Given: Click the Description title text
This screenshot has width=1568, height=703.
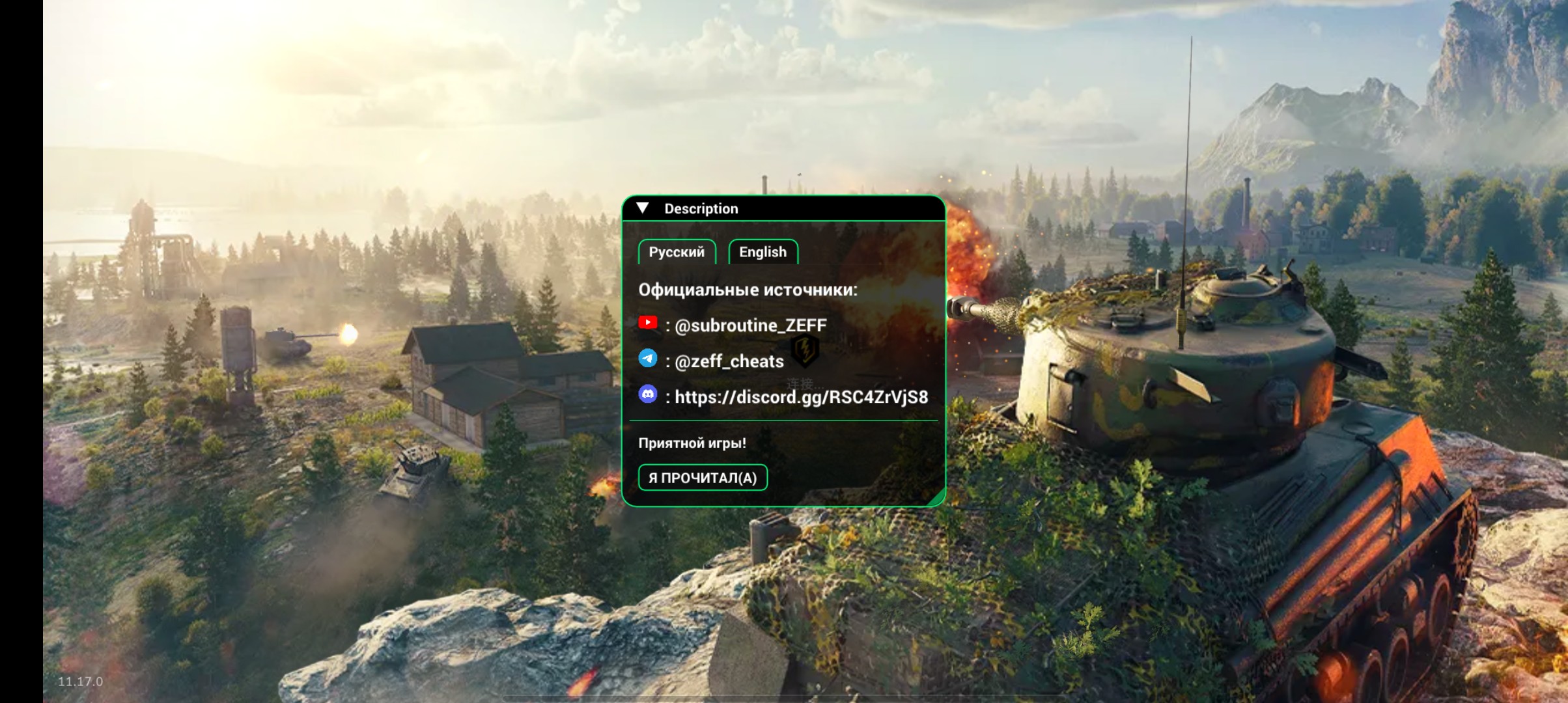Looking at the screenshot, I should pyautogui.click(x=701, y=208).
